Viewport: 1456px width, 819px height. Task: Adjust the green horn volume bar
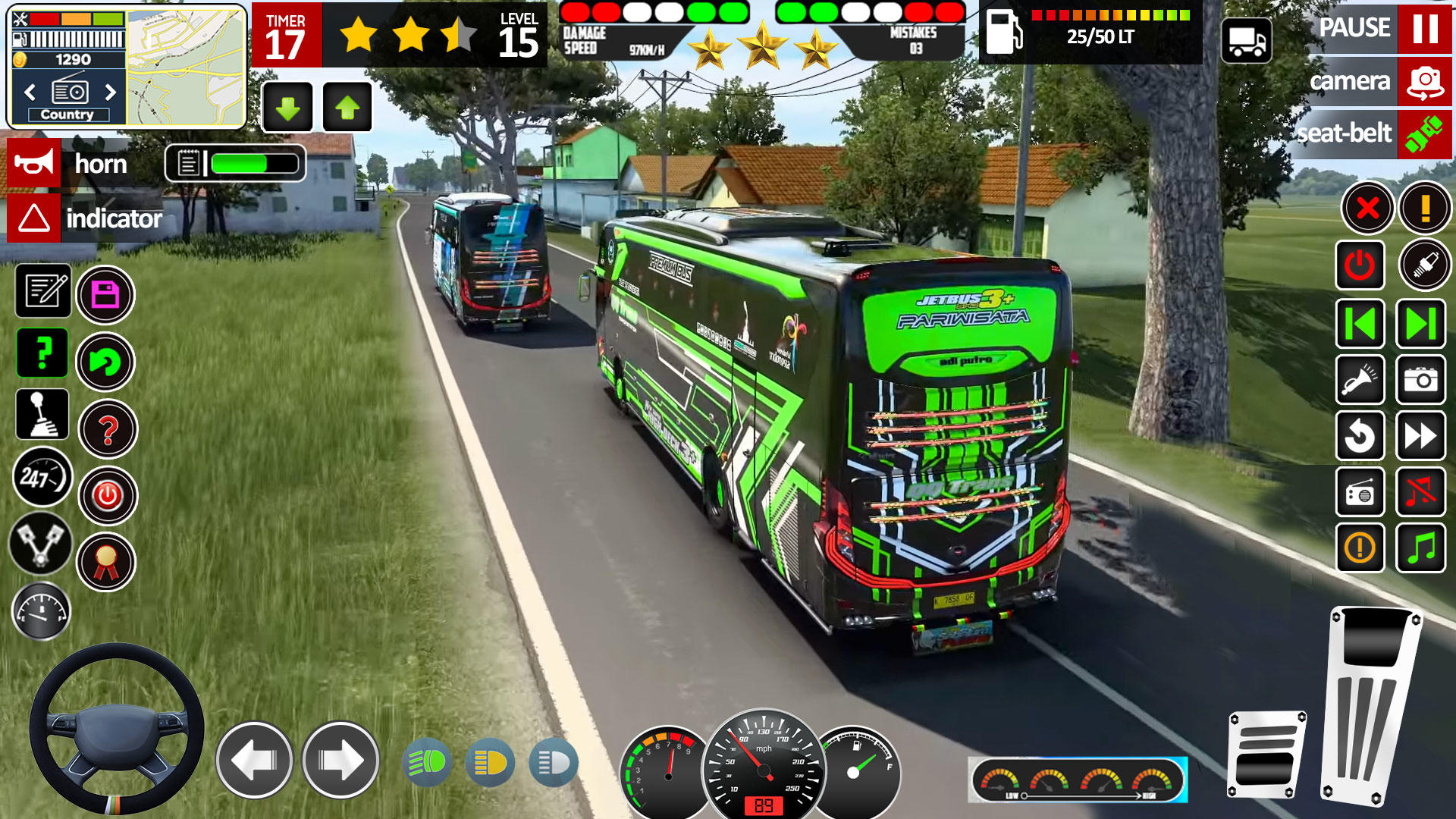click(239, 162)
